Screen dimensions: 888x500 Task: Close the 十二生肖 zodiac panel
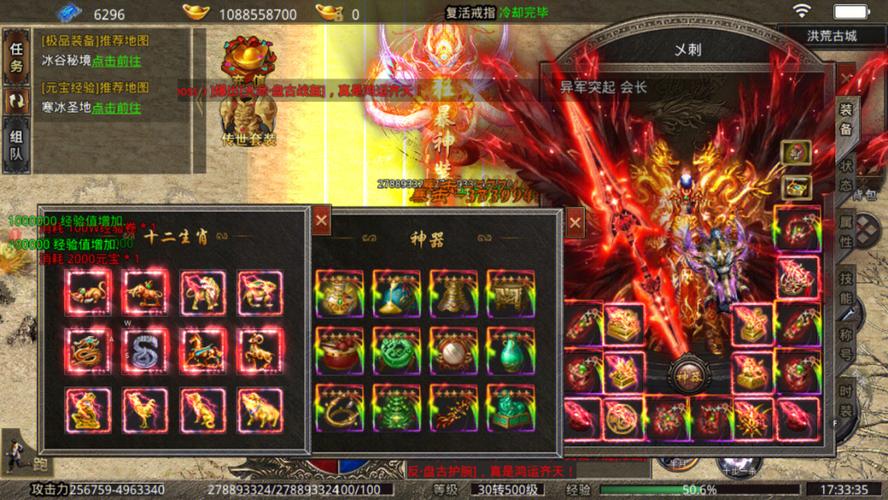pos(321,220)
